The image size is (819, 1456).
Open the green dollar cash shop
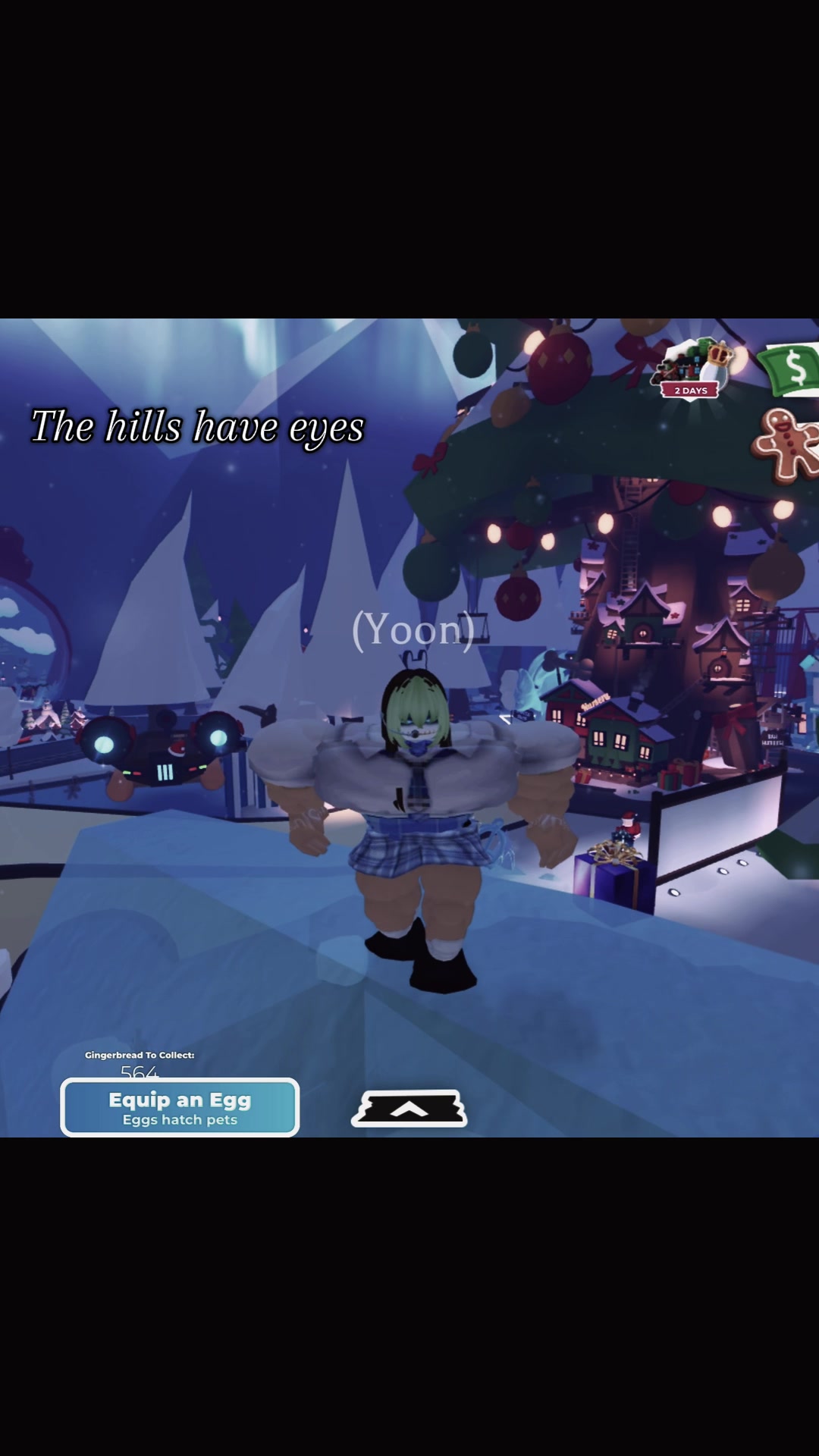click(x=792, y=369)
